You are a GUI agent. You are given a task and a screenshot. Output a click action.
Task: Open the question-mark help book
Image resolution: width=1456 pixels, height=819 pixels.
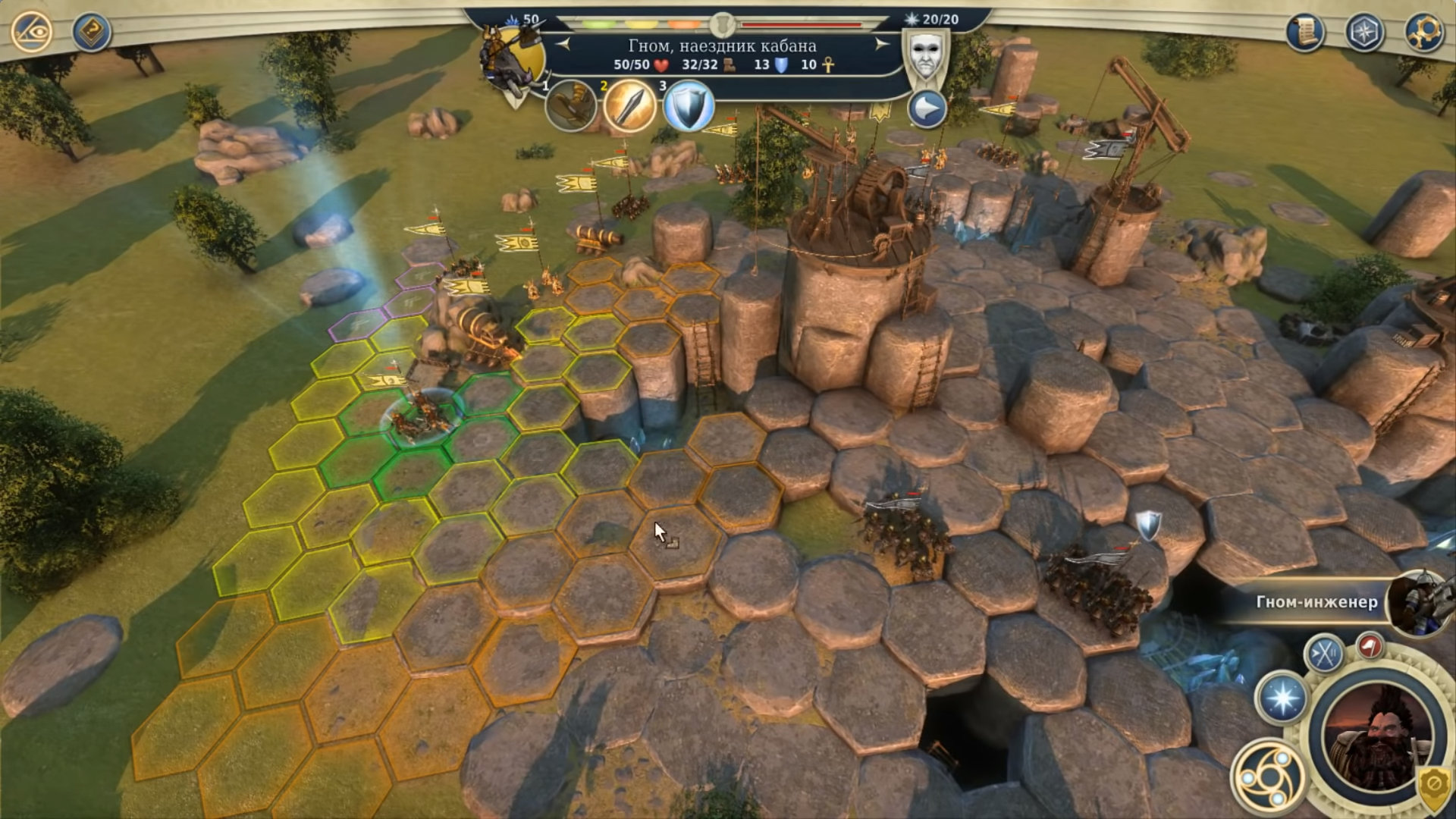(92, 32)
